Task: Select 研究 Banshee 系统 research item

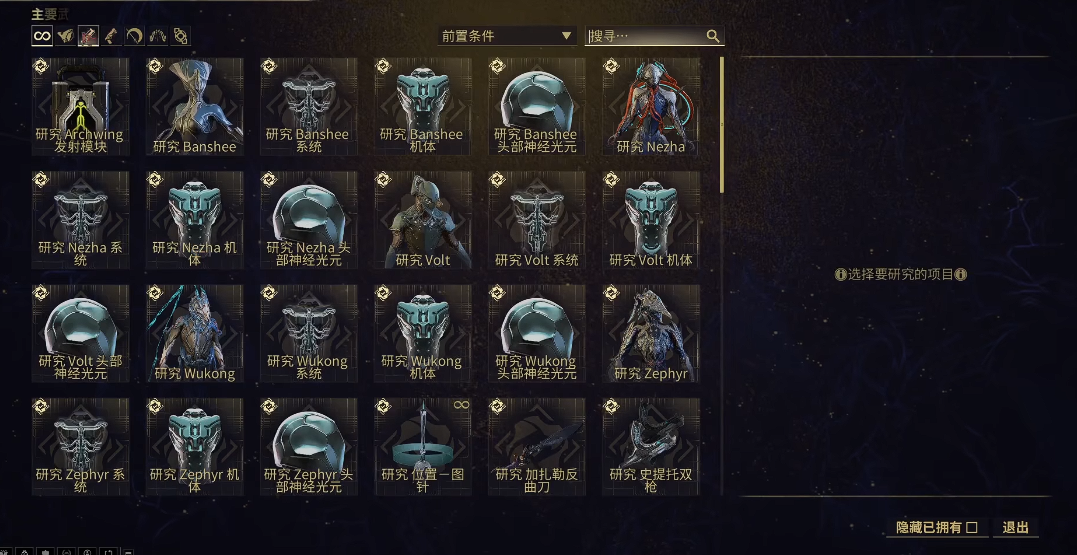Action: (x=309, y=107)
